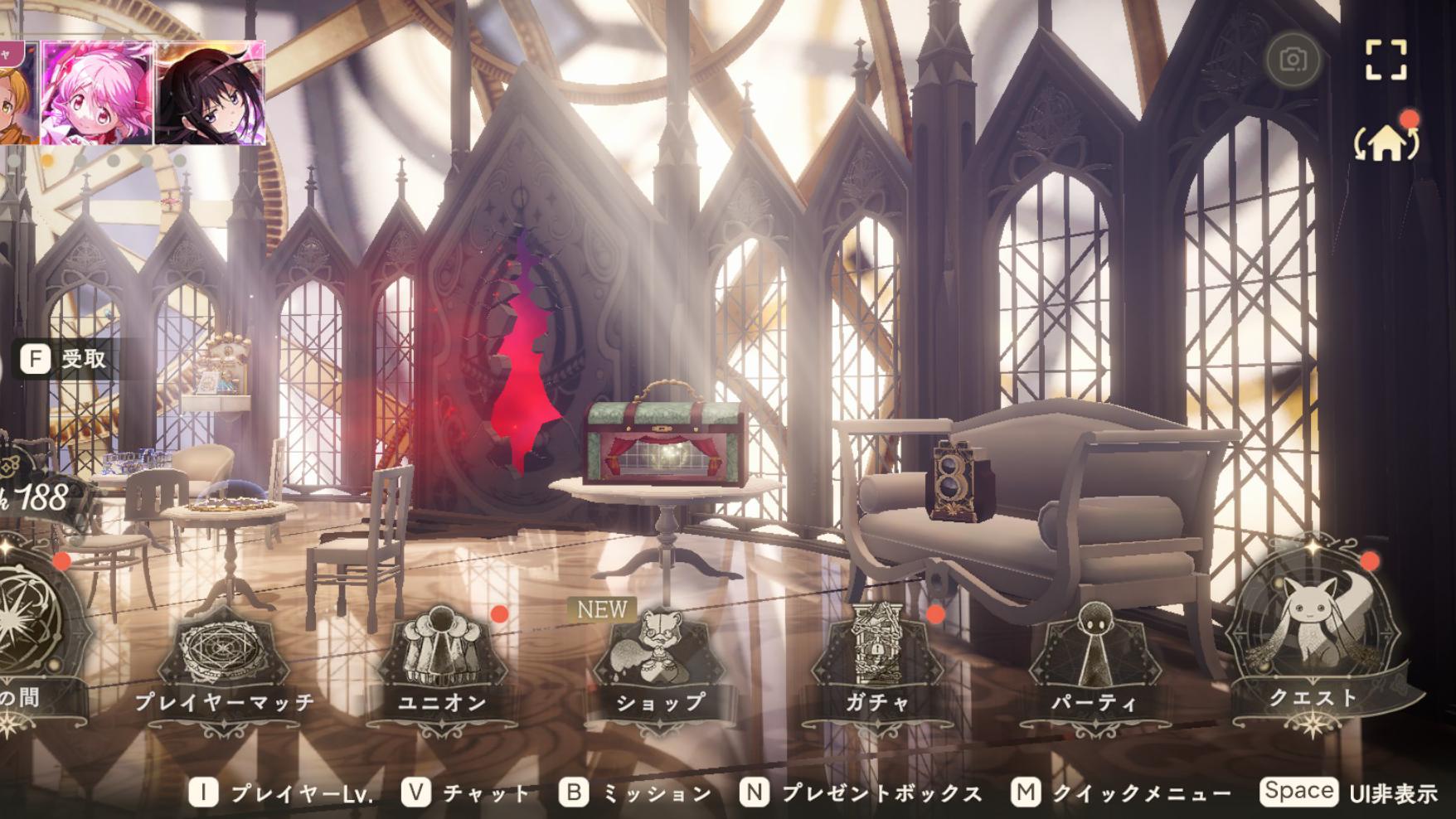
Task: Open the ユニオン (Union) menu
Action: 443,663
